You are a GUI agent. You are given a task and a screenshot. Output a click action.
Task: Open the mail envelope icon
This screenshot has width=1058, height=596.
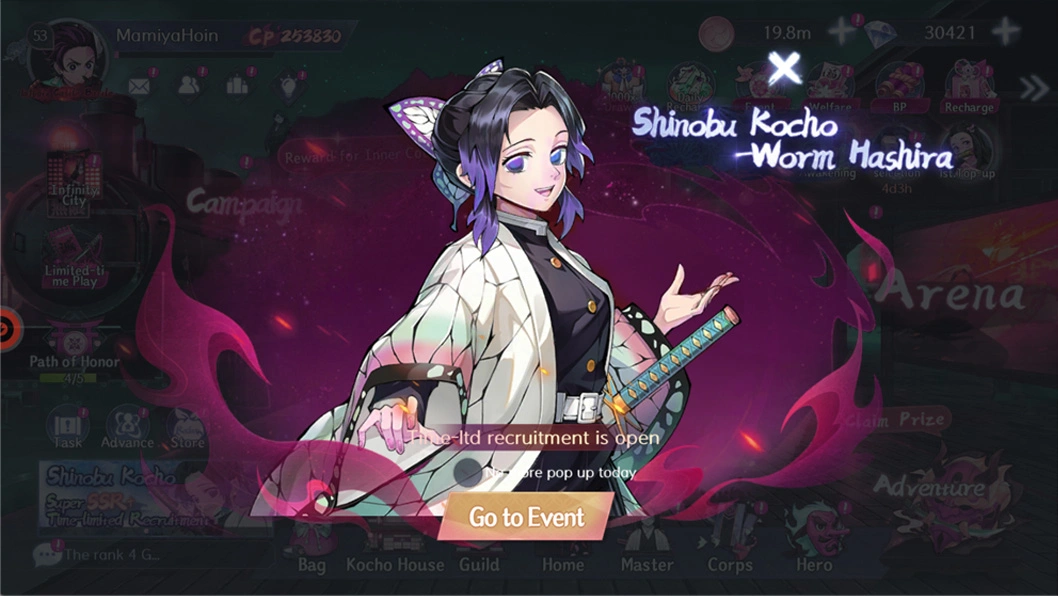pos(138,86)
